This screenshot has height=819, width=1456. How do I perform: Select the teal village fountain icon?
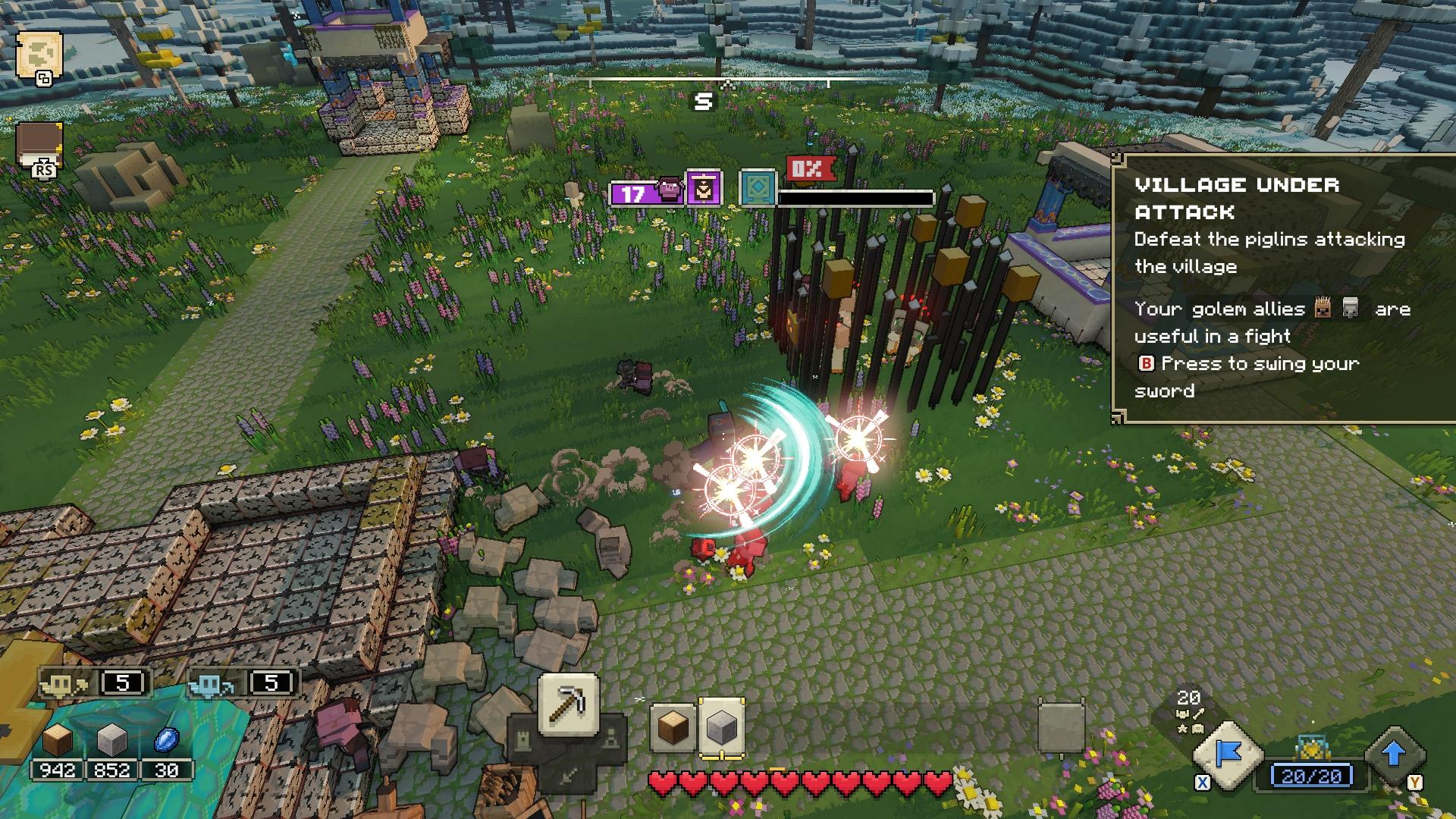coord(758,187)
